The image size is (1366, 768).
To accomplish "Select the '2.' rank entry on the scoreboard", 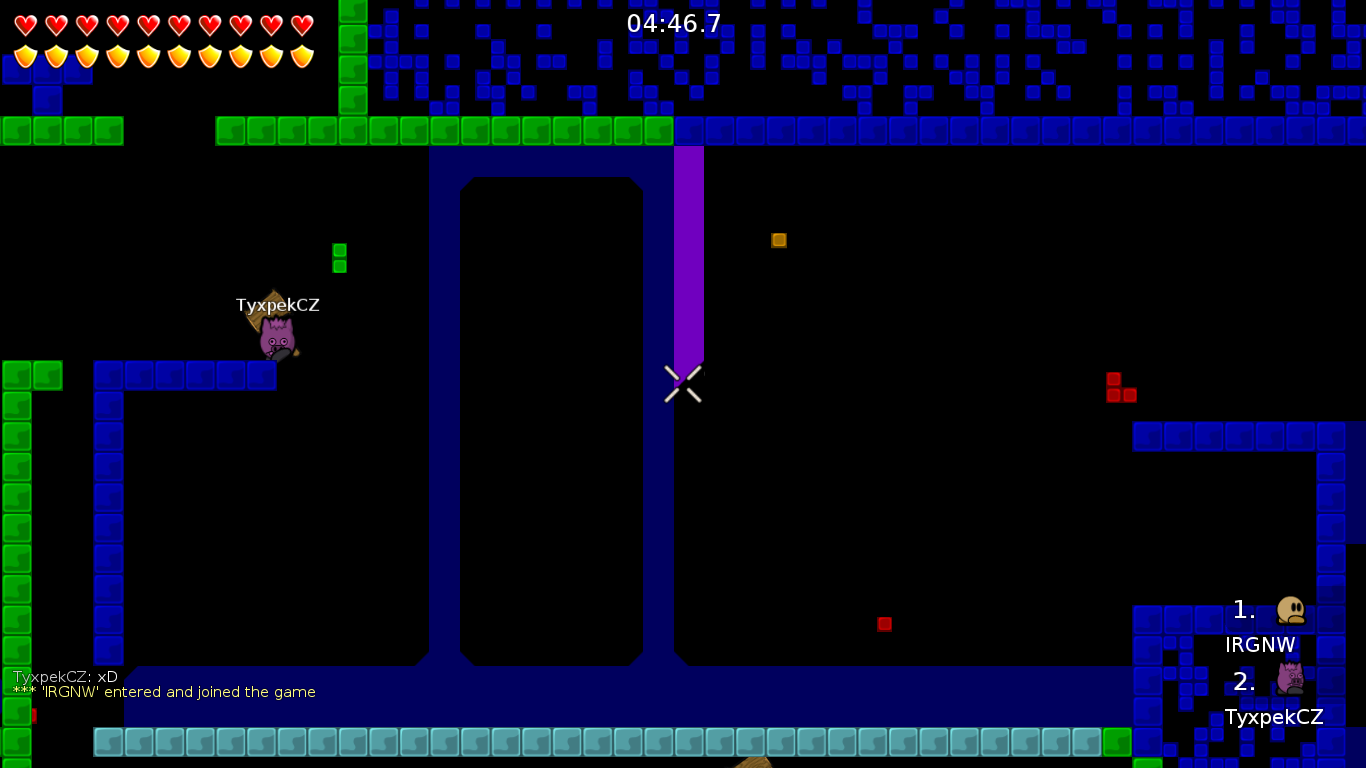I will tap(1243, 682).
